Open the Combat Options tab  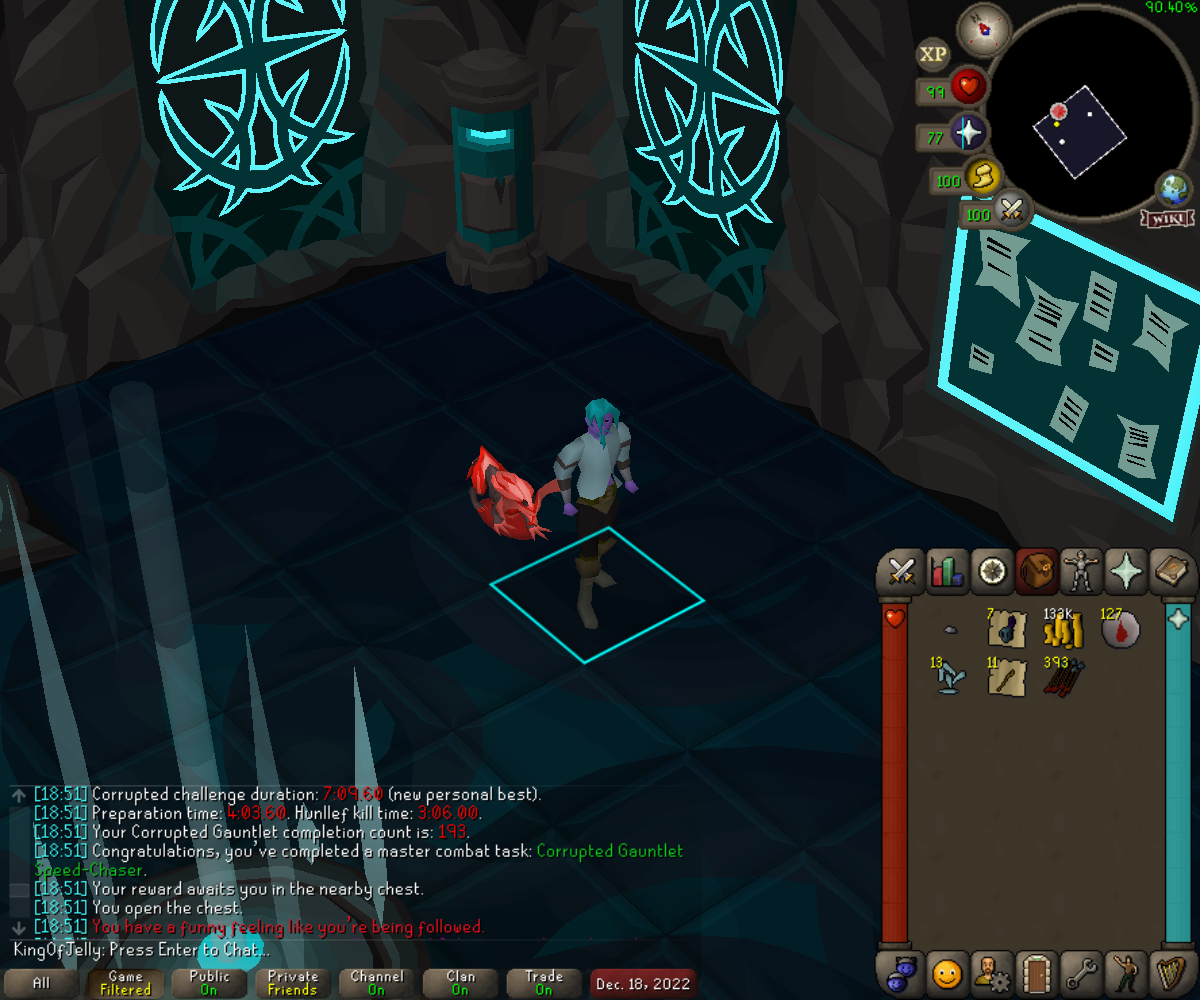point(903,572)
